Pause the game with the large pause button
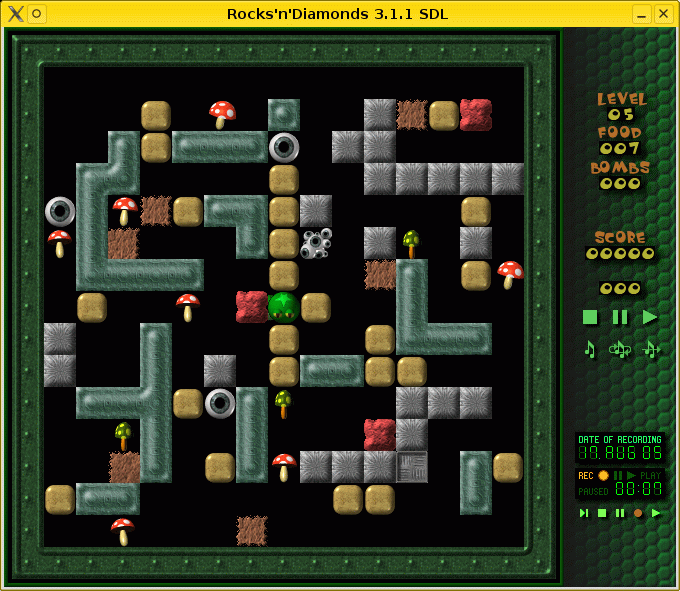Screen dimensions: 680x591 [620, 317]
